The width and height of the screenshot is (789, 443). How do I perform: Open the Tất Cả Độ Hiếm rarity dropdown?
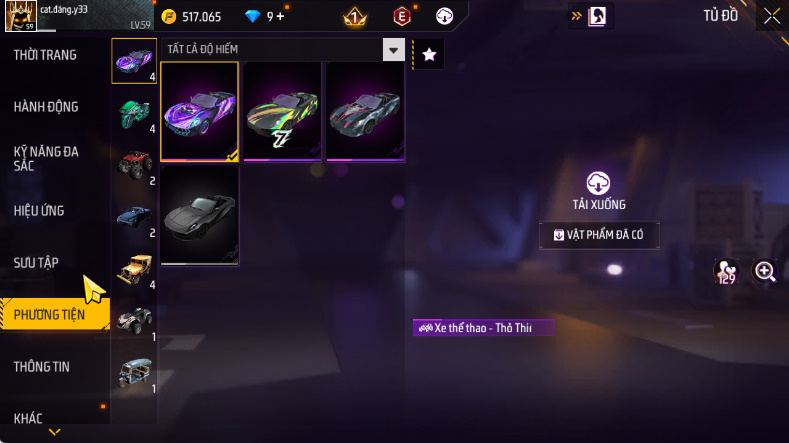pyautogui.click(x=285, y=50)
